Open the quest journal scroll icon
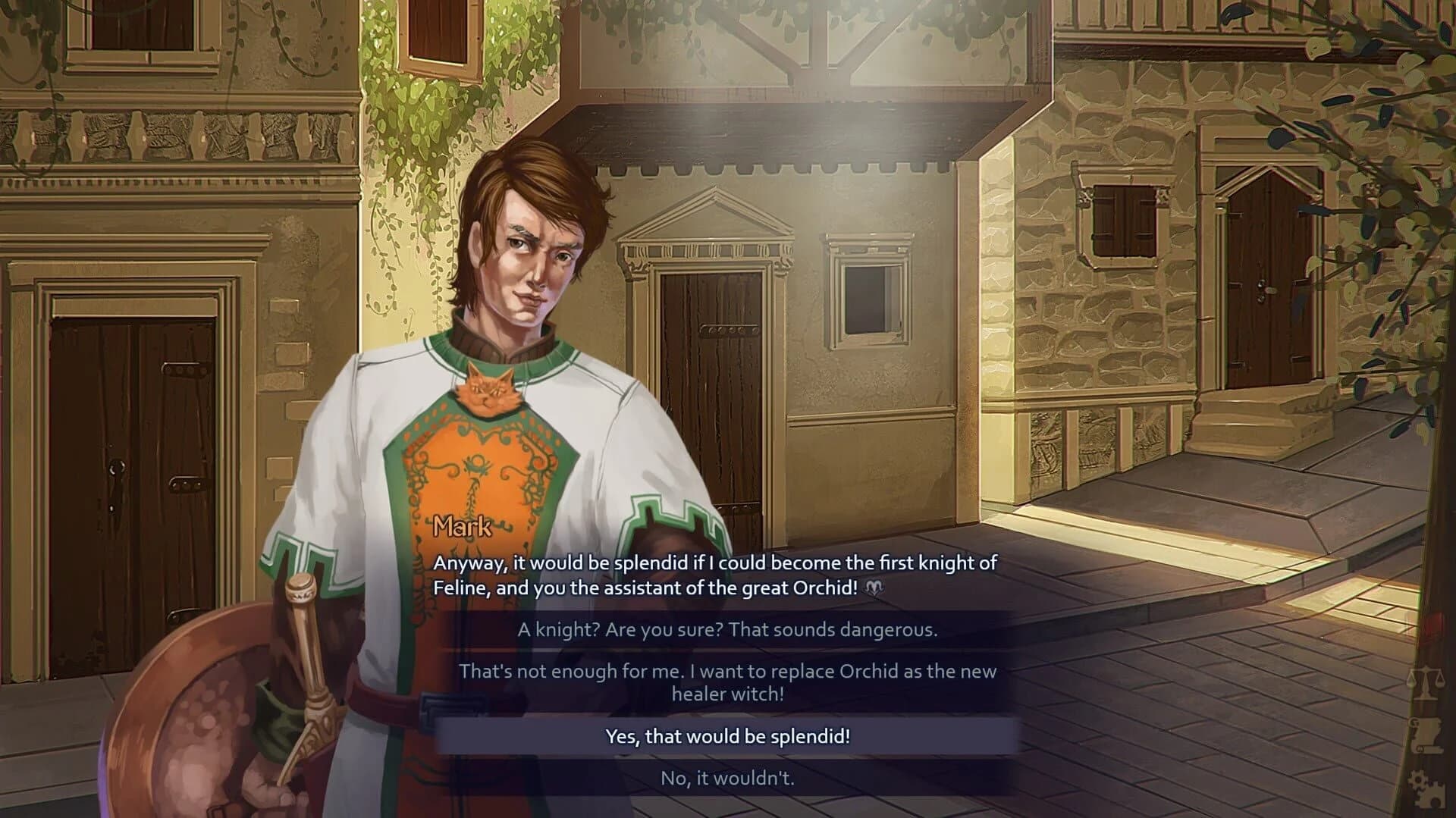Image resolution: width=1456 pixels, height=818 pixels. pyautogui.click(x=1429, y=734)
